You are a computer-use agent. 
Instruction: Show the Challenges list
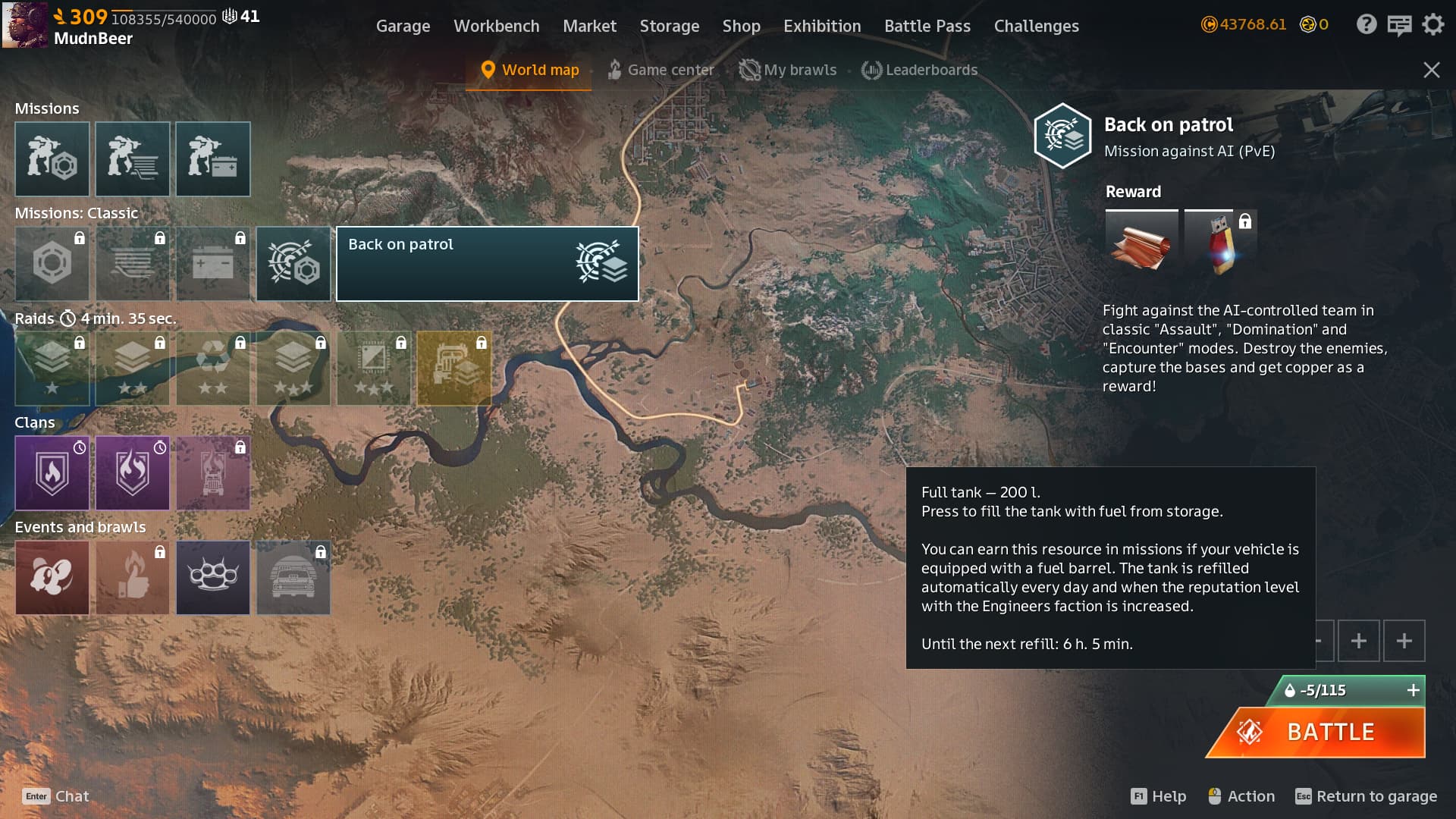tap(1036, 26)
